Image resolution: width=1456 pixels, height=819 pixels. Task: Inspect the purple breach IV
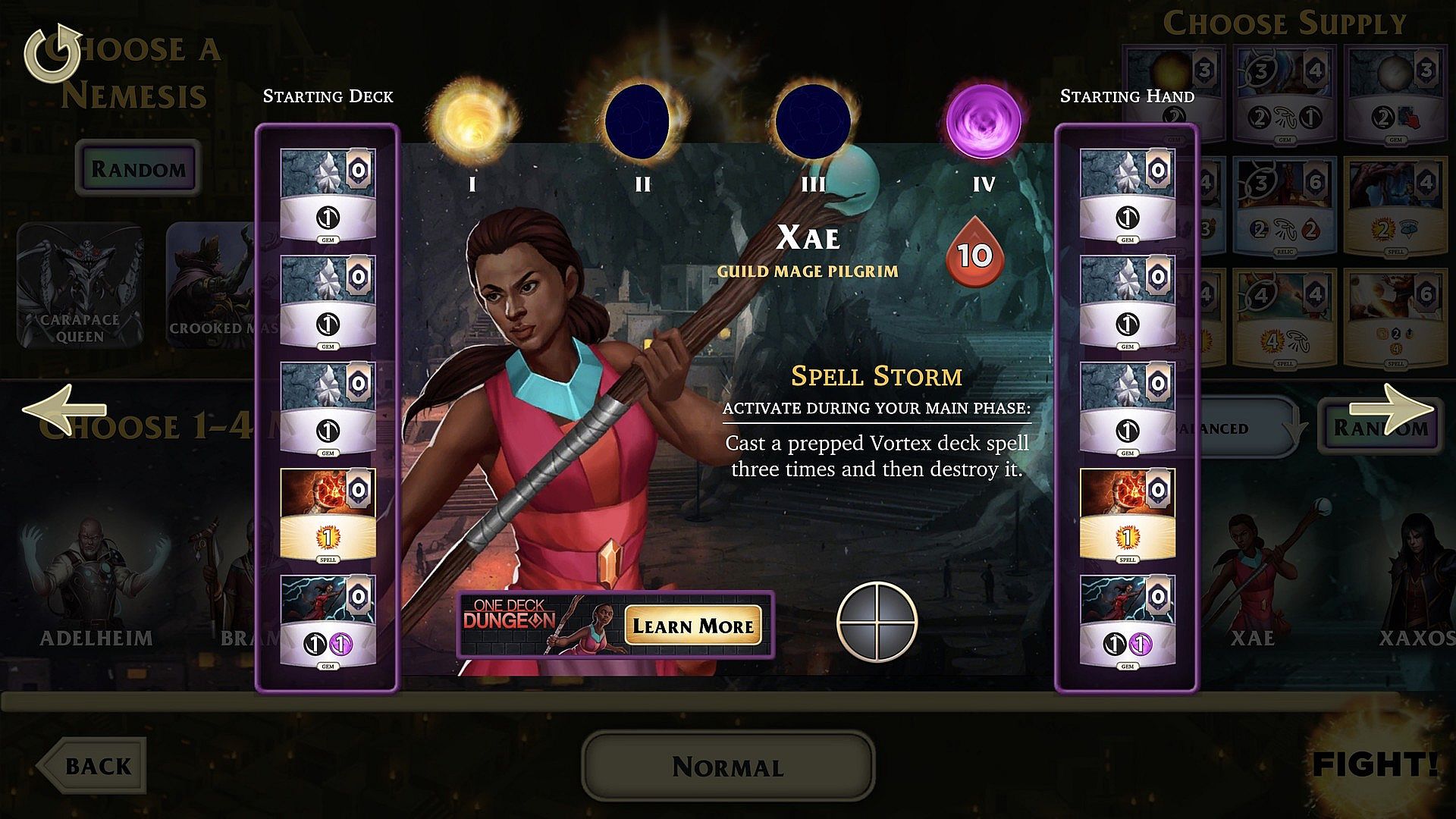(984, 121)
